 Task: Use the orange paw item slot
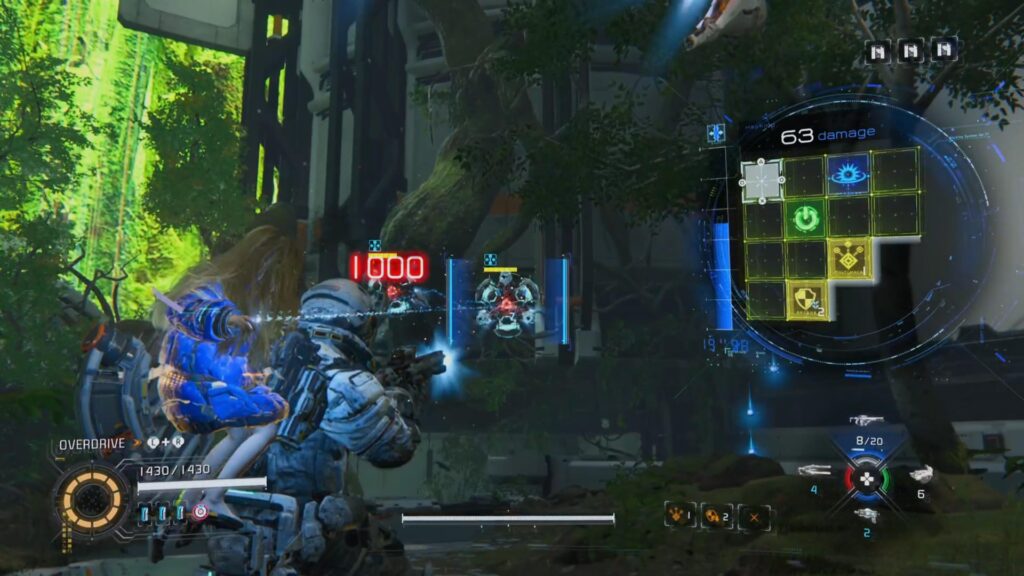click(x=680, y=517)
